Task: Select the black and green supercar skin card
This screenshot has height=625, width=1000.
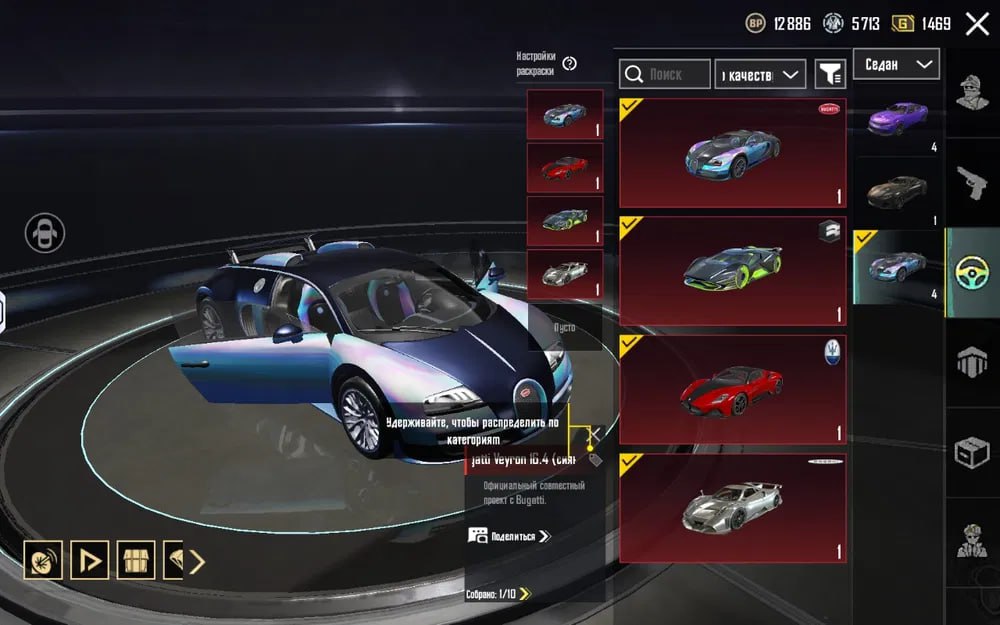Action: (732, 271)
